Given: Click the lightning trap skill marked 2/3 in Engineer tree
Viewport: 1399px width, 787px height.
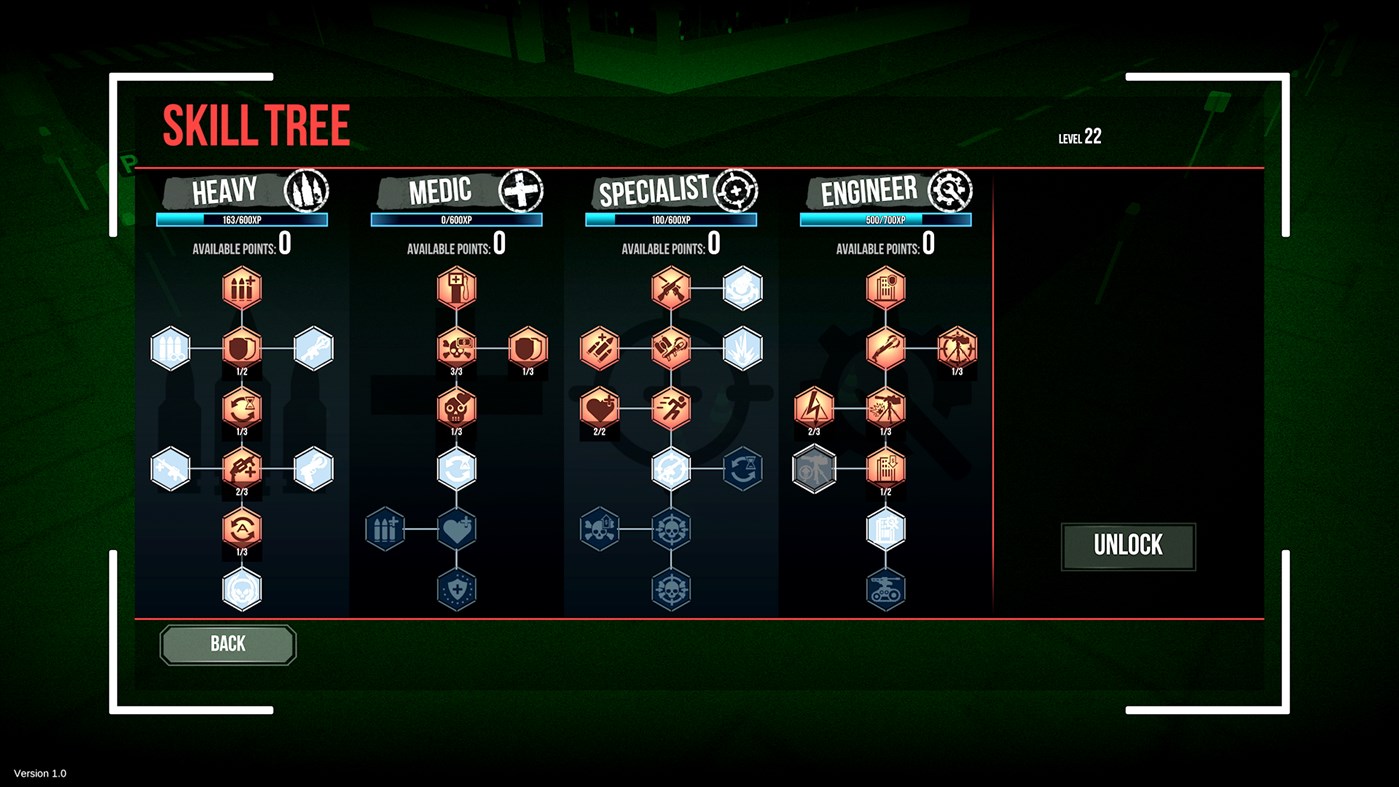Looking at the screenshot, I should click(811, 408).
